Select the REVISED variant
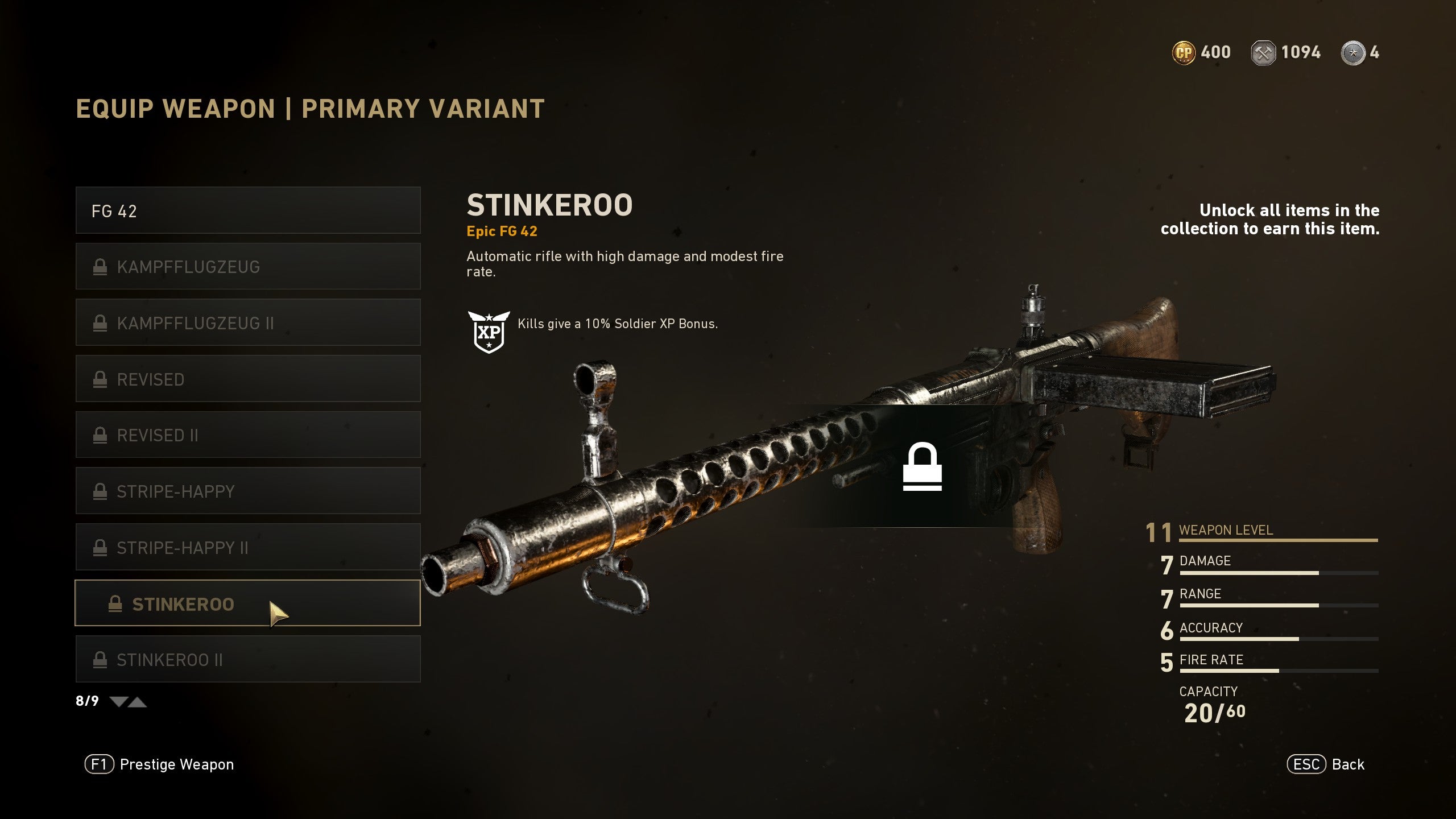Image resolution: width=1456 pixels, height=819 pixels. pos(247,379)
